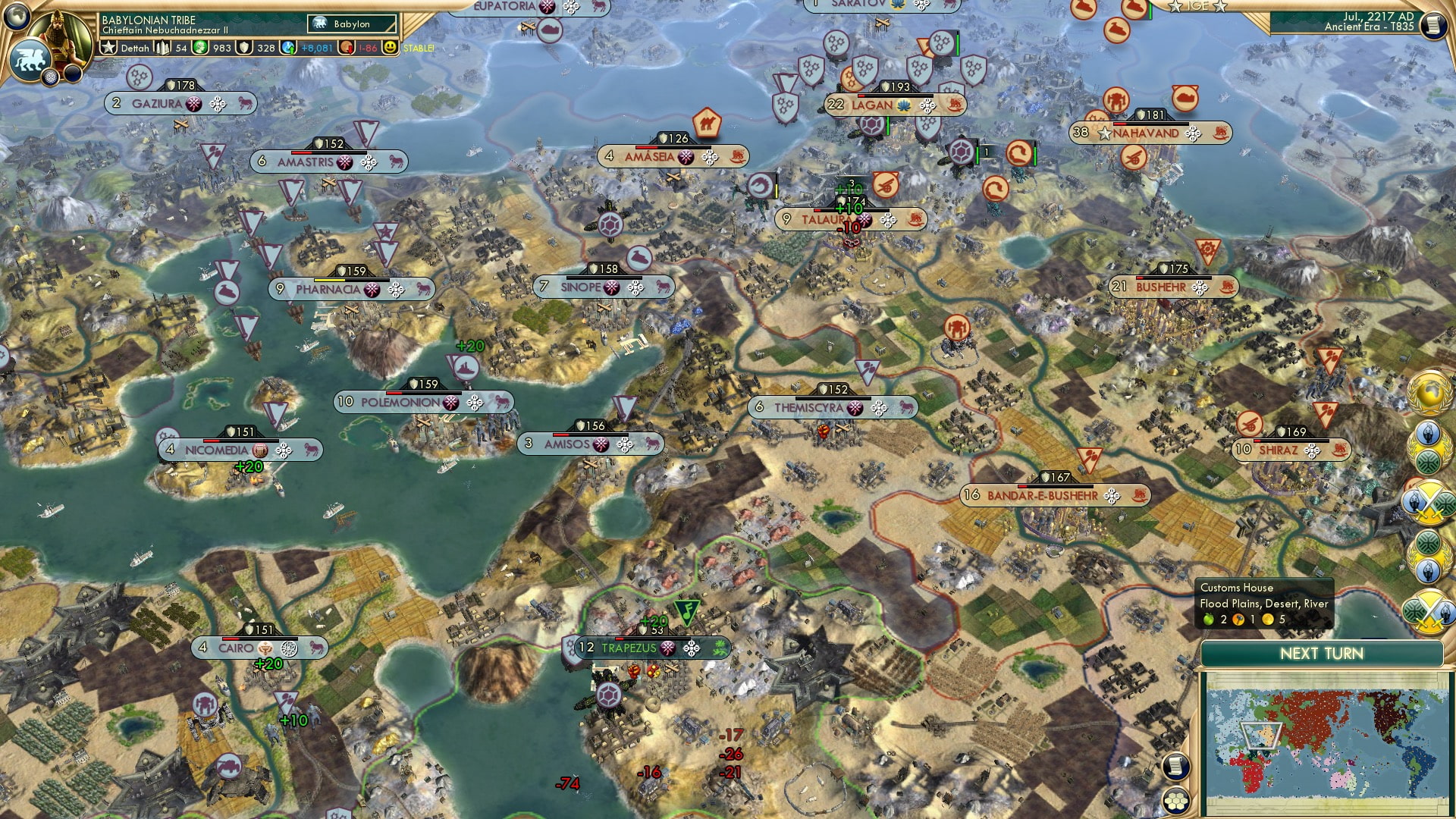The image size is (1456, 819).
Task: Click the happiness smiley icon showing STABLE
Action: point(391,47)
